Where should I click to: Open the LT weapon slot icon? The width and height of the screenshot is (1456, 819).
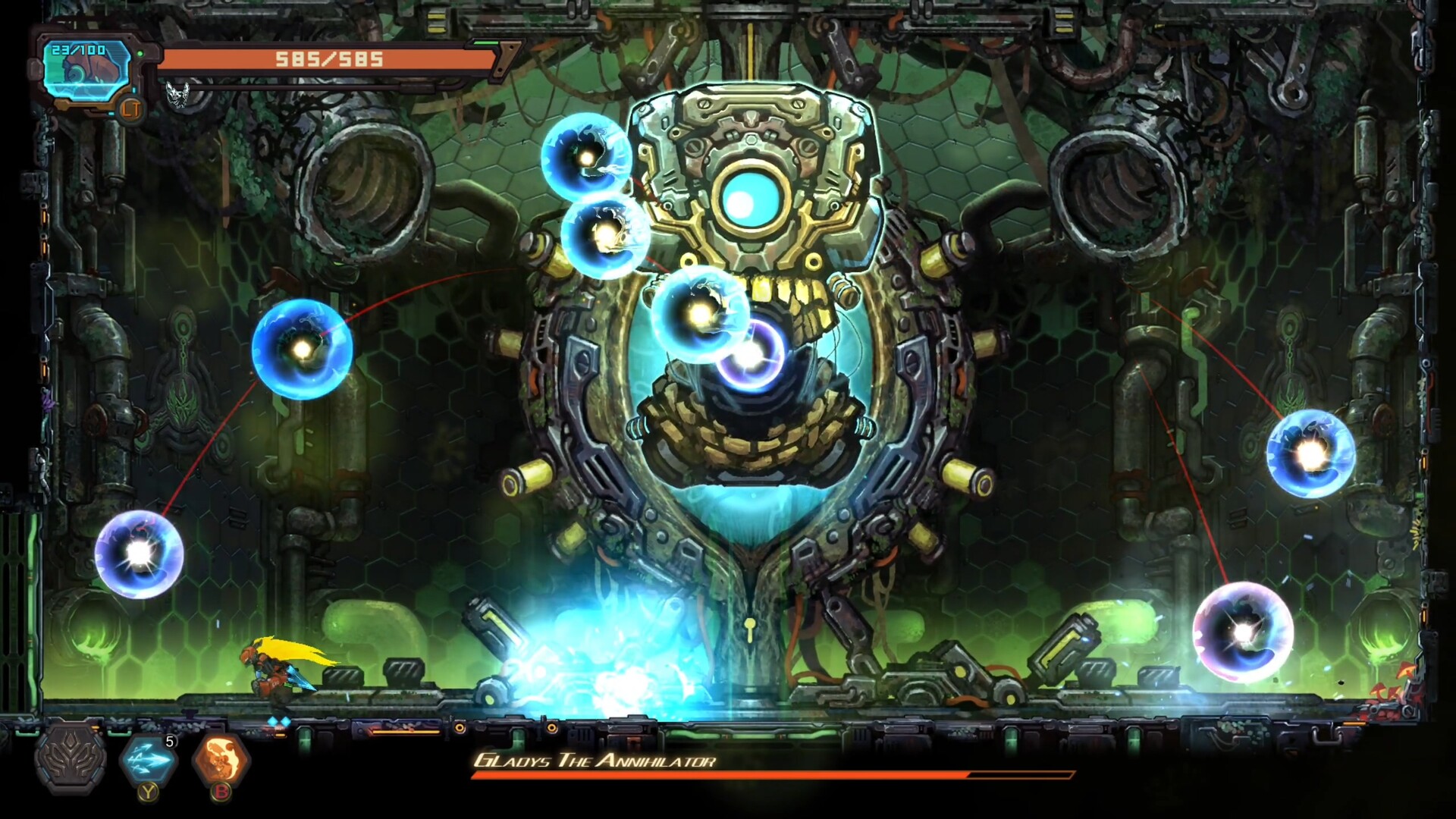click(132, 111)
